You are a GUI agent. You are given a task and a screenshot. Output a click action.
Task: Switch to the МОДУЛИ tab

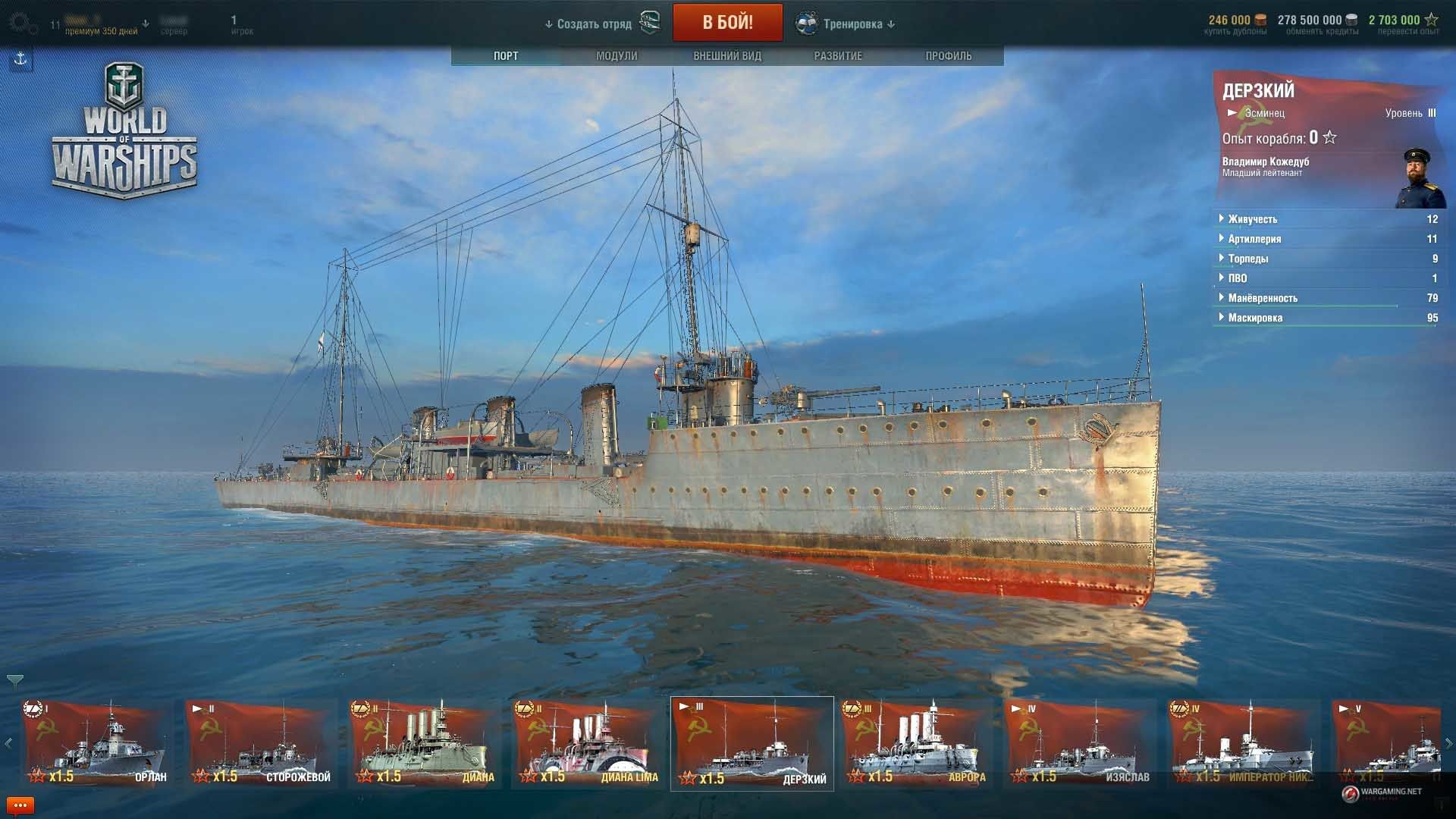[617, 56]
